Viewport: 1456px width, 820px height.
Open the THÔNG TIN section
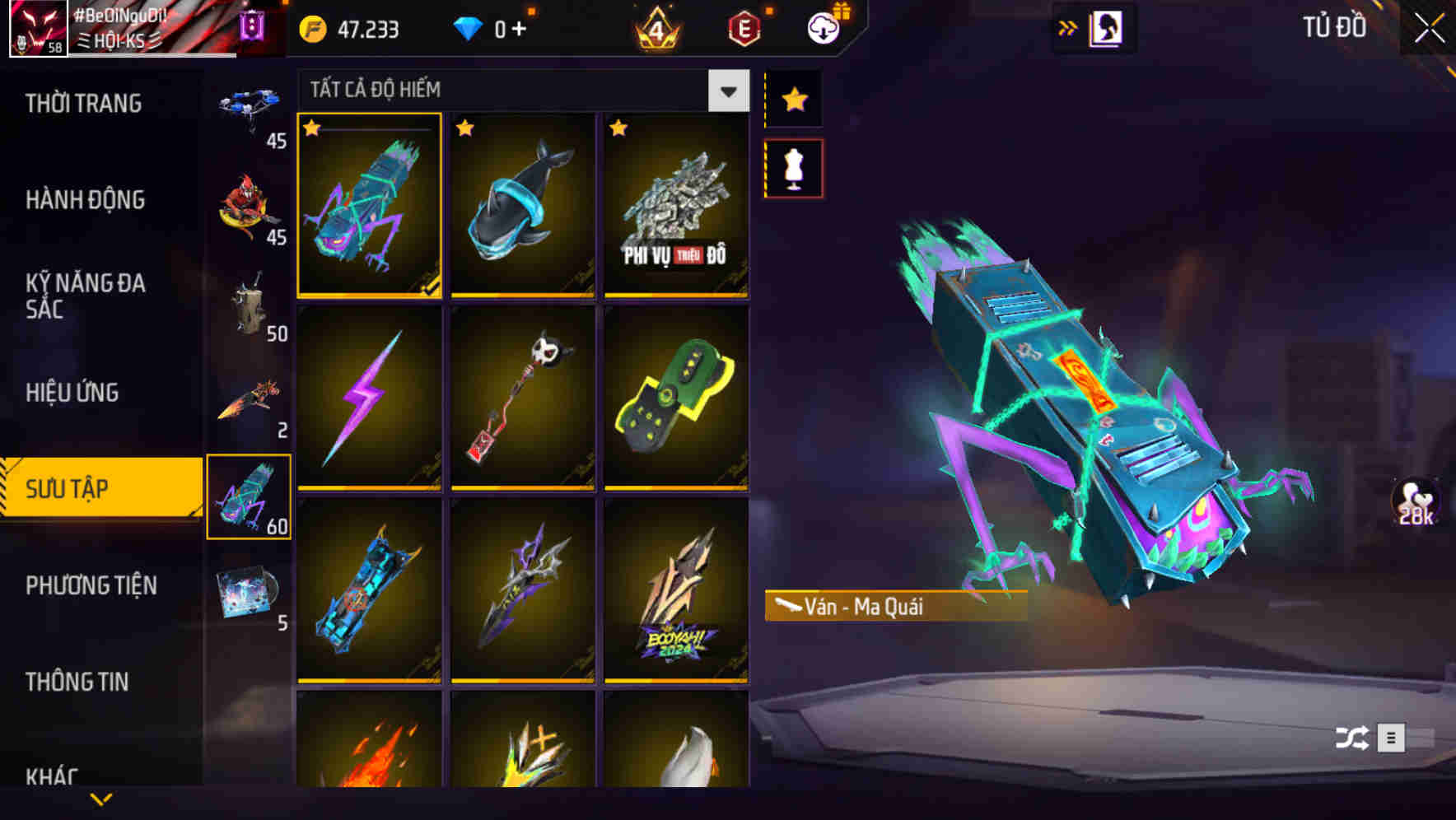click(x=78, y=682)
